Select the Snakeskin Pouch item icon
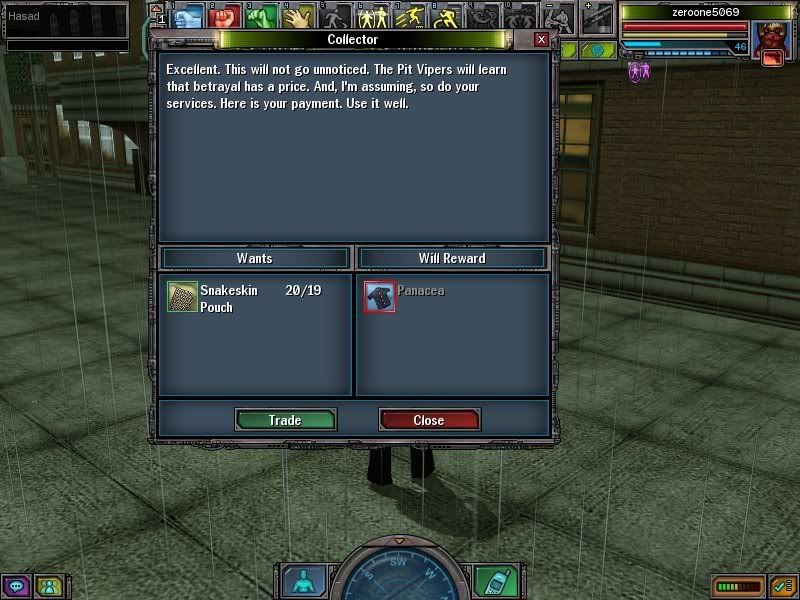Screen dimensions: 800x600 coord(182,298)
